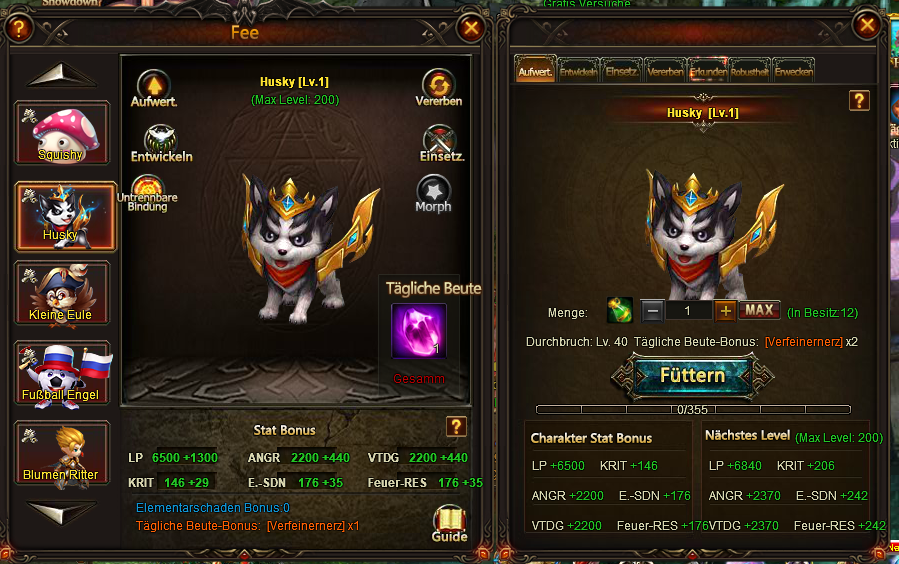Open help for the Fee window
Screen dimensions: 899x564
19,28
